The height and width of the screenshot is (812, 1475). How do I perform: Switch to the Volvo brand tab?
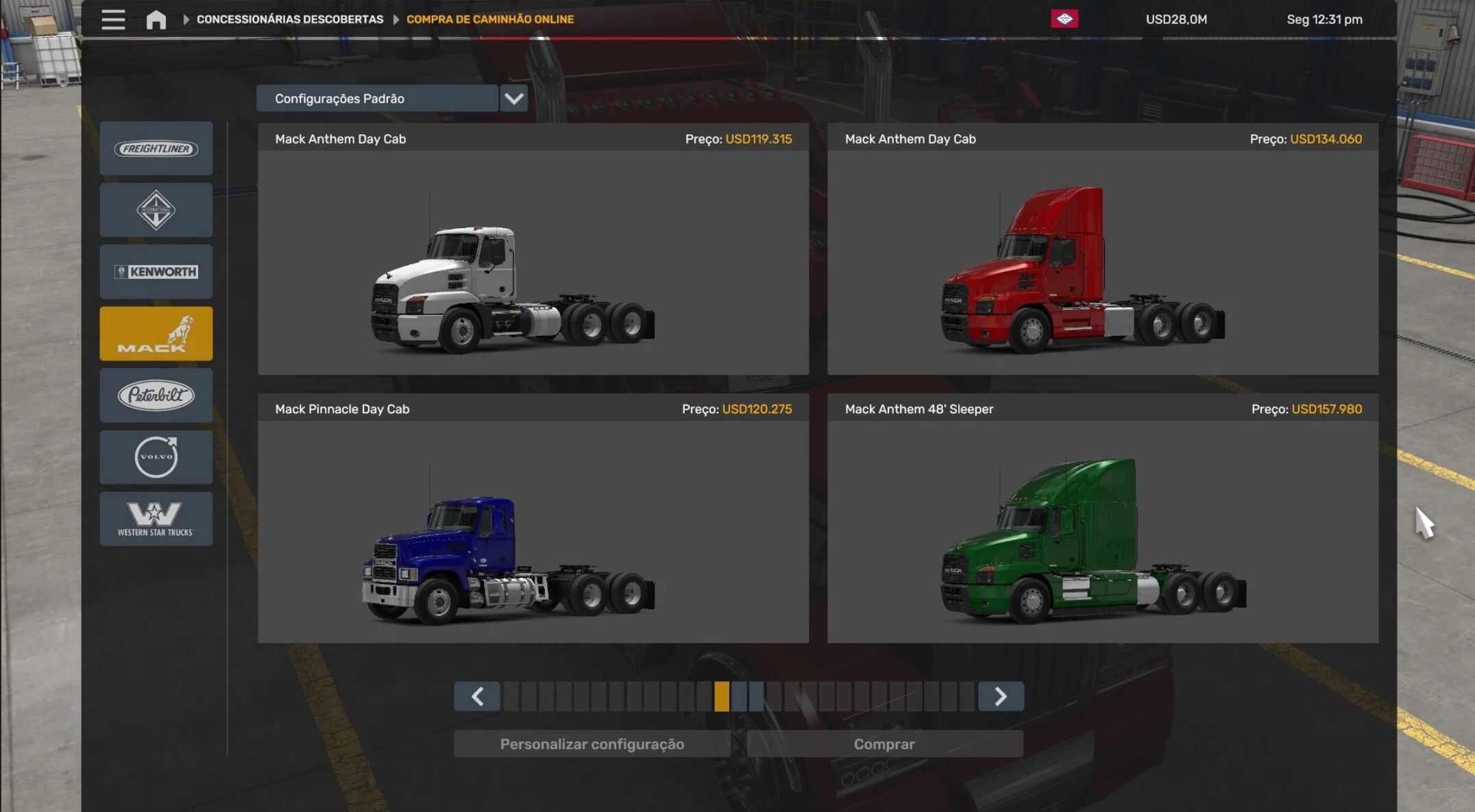[156, 457]
